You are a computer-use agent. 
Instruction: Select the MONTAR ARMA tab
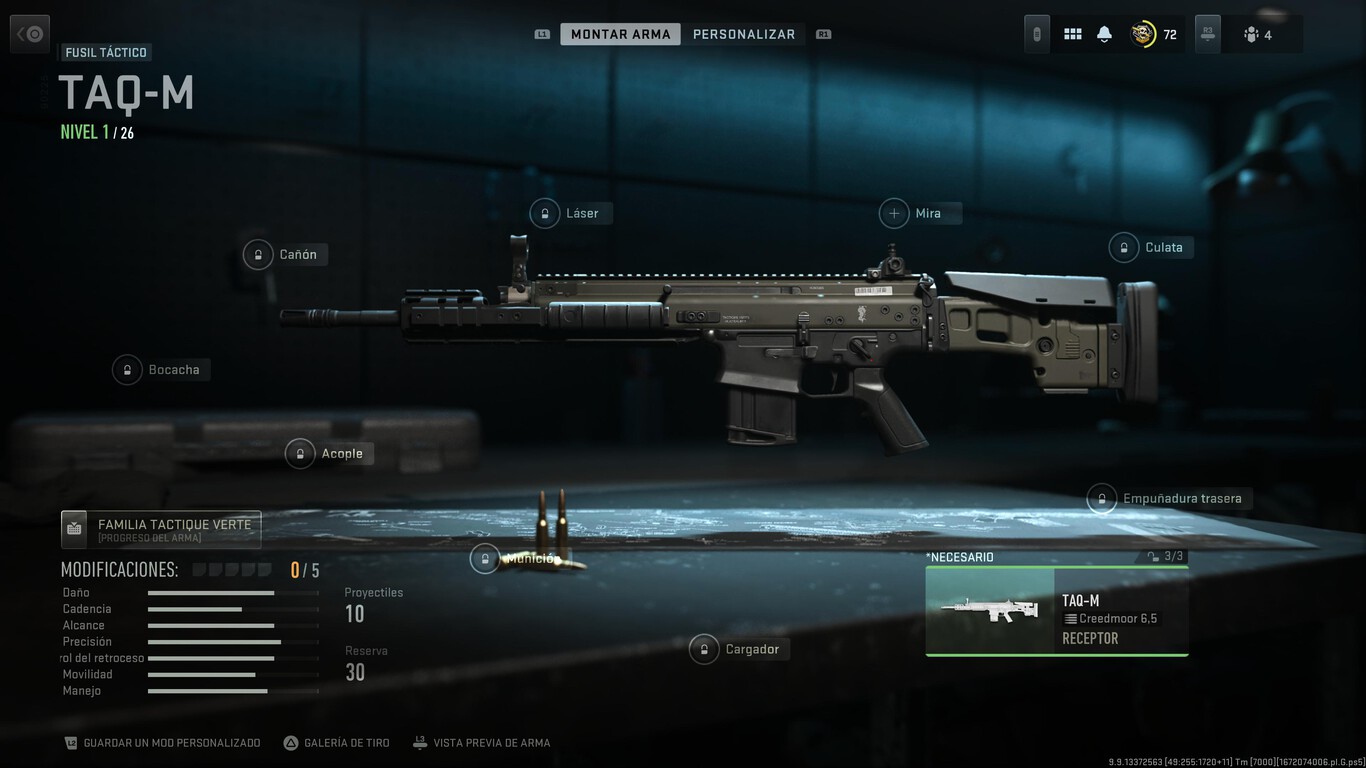[x=620, y=33]
